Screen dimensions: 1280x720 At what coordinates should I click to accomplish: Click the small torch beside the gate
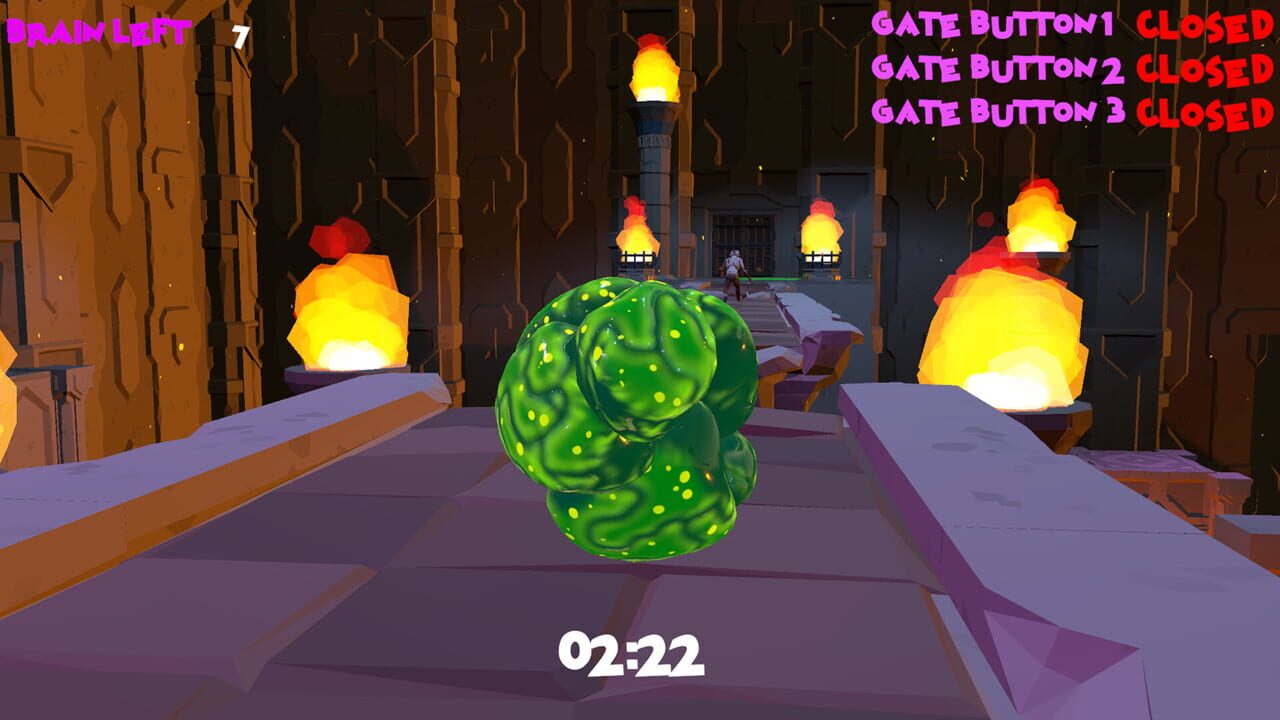[635, 235]
